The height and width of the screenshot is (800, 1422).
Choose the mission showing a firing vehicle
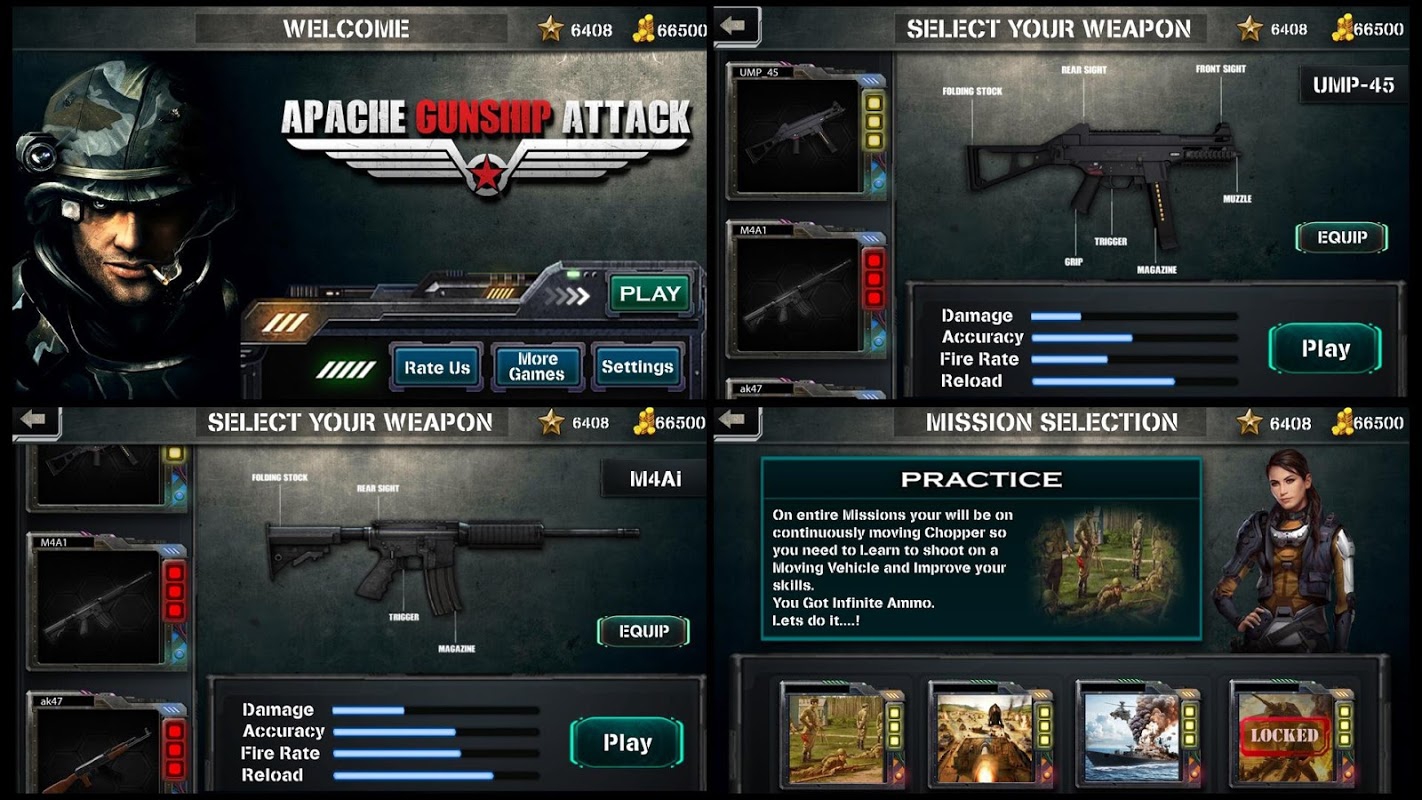[x=984, y=738]
